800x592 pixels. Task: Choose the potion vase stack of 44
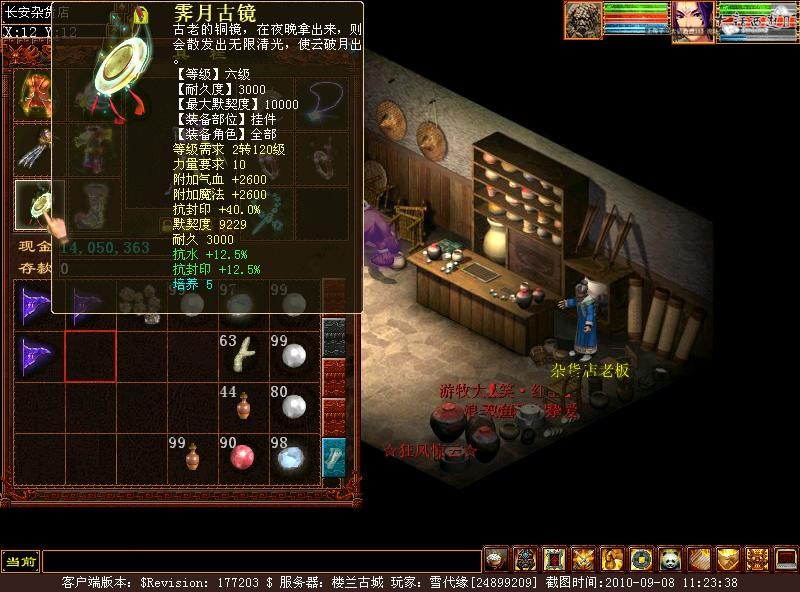(241, 406)
